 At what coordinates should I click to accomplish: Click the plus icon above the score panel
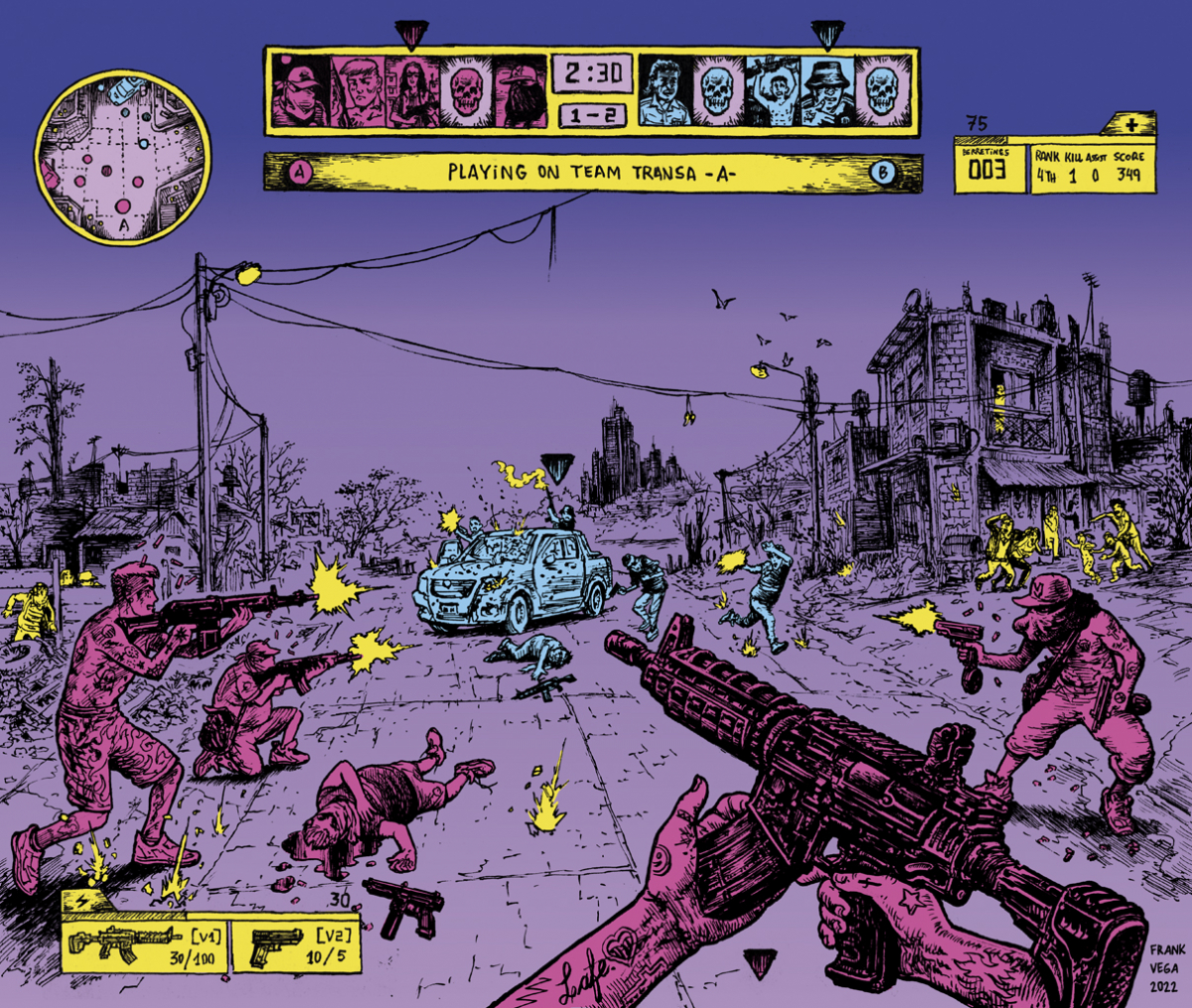pos(1133,124)
